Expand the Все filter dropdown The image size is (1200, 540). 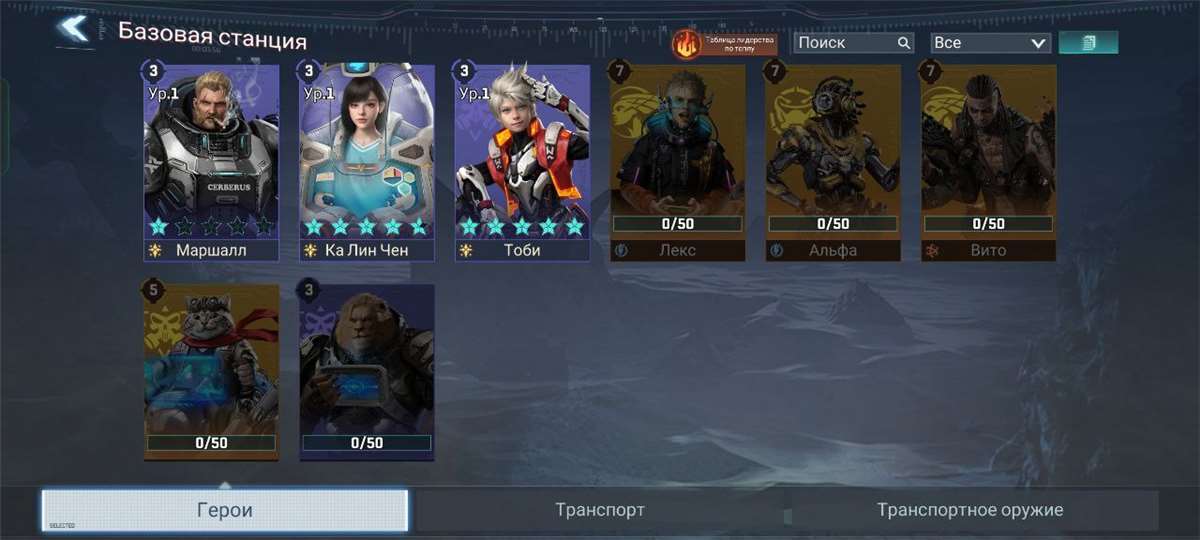point(989,43)
